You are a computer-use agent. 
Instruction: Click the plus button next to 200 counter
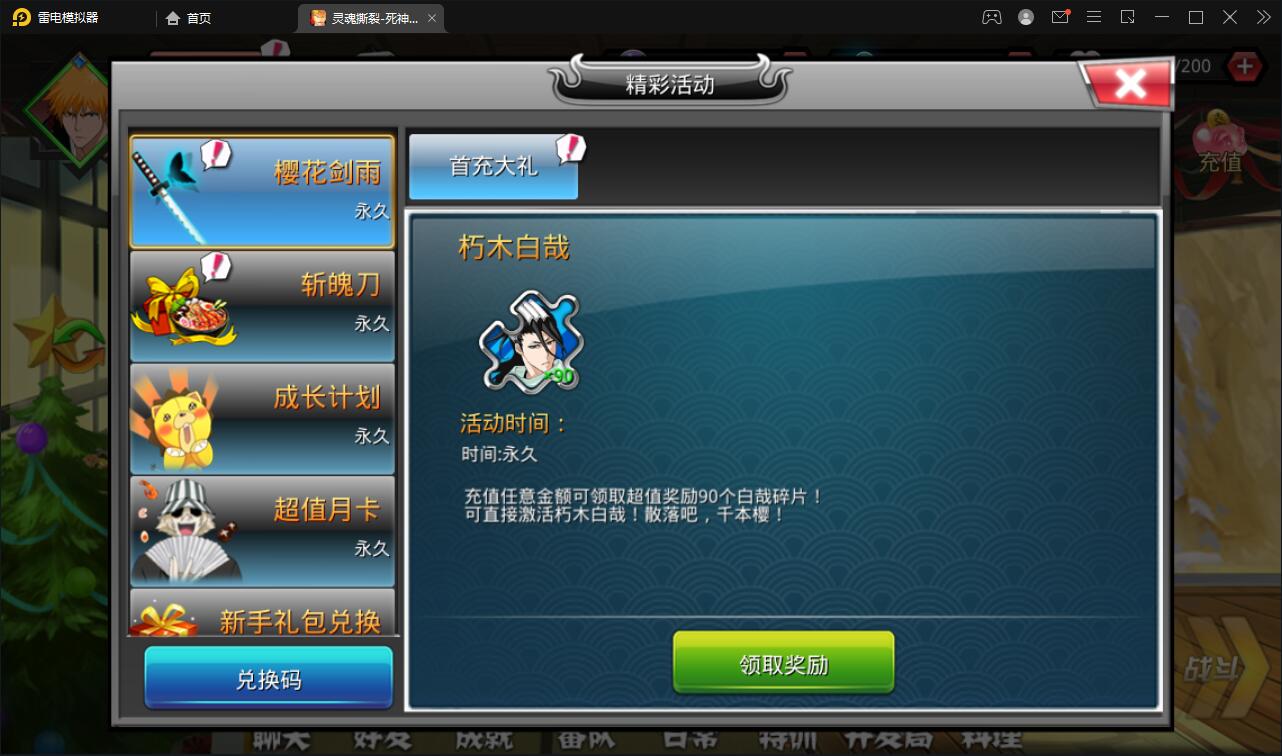click(1243, 66)
